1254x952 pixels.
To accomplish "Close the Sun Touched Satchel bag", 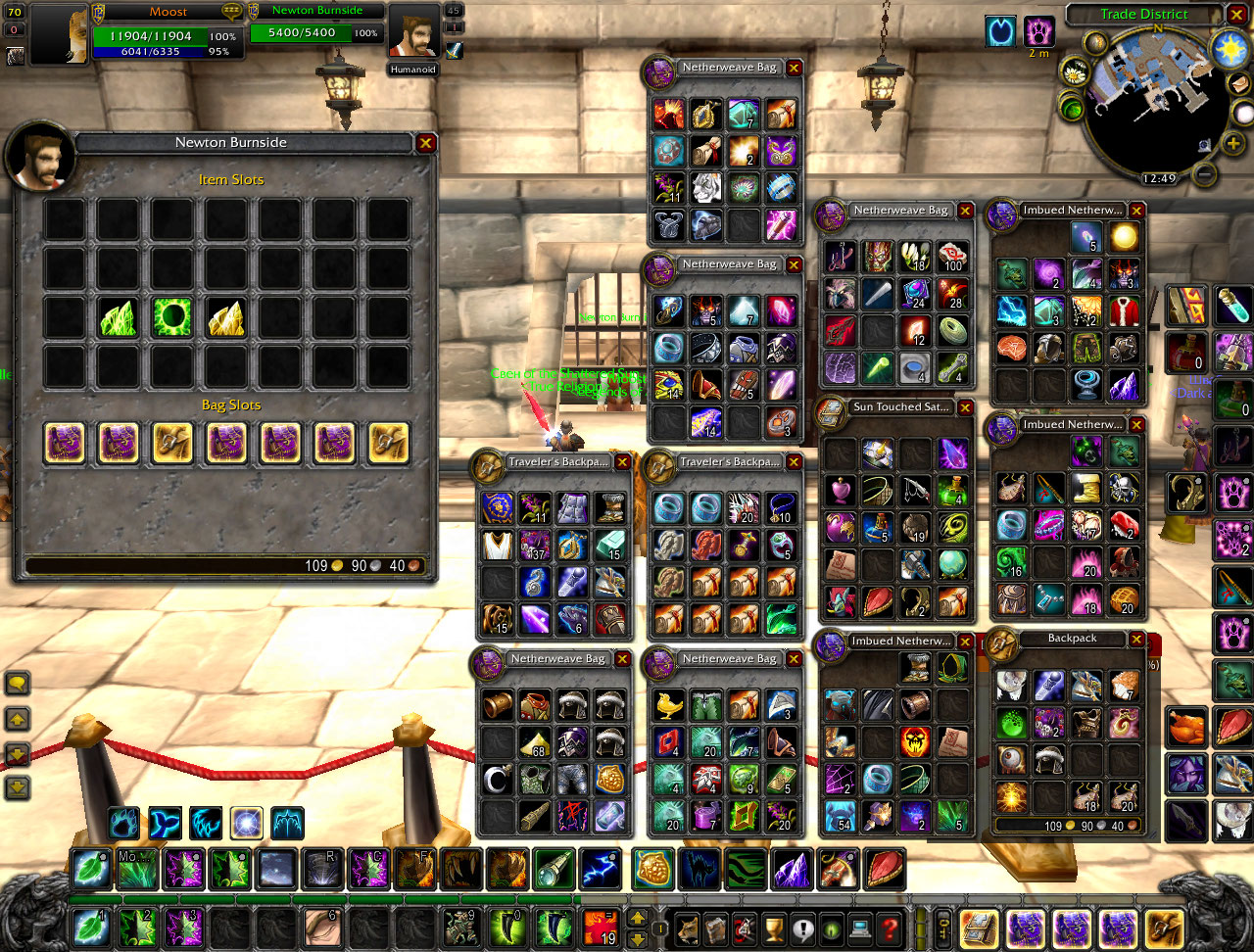I will click(965, 407).
